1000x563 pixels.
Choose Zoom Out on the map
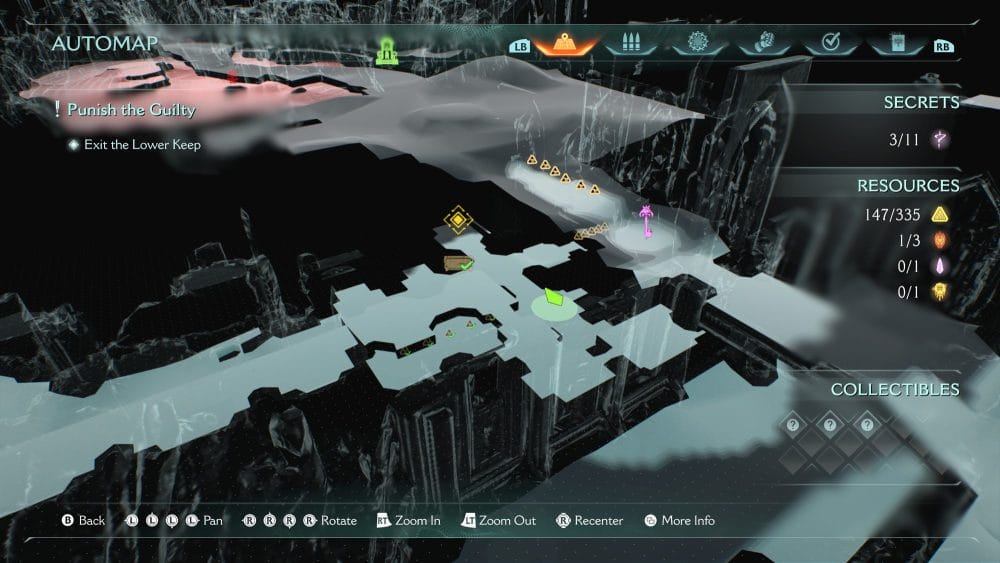click(x=498, y=521)
